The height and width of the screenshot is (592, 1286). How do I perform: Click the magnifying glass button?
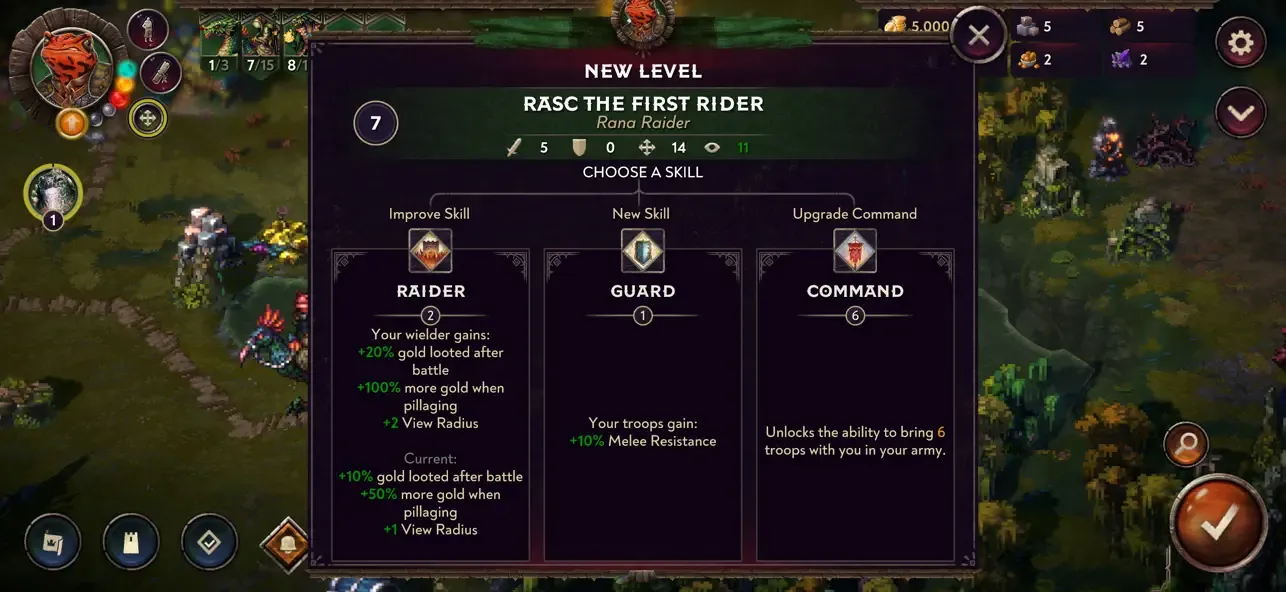point(1186,445)
